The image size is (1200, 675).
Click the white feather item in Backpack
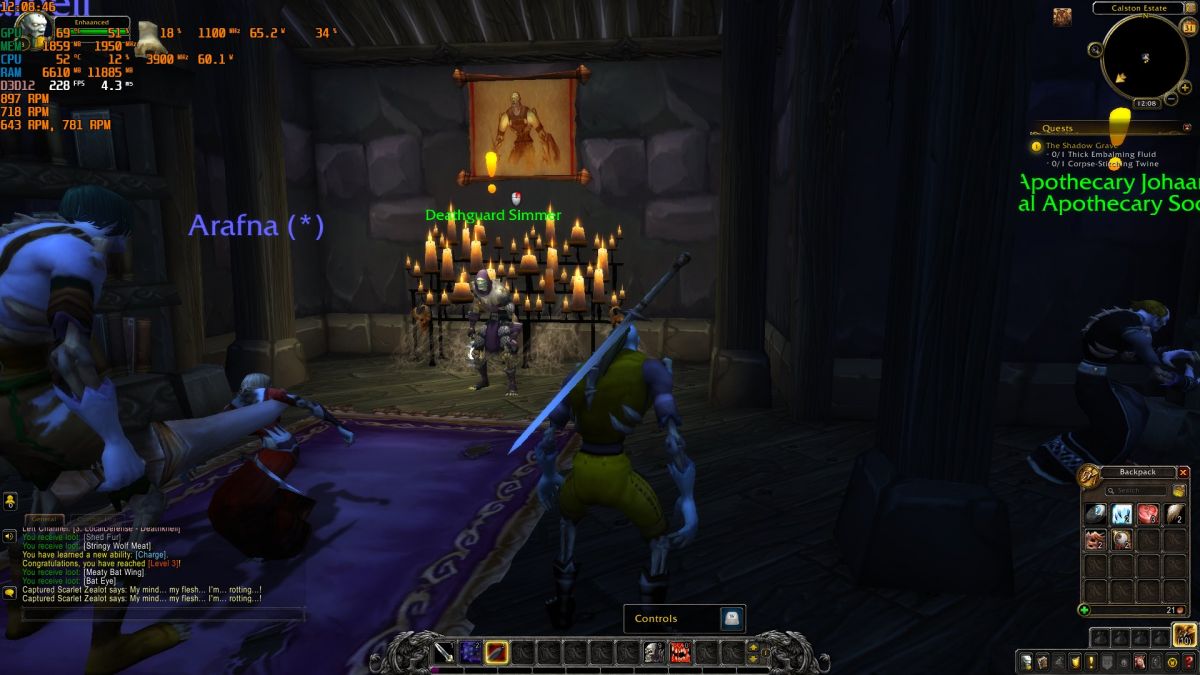[x=1174, y=515]
